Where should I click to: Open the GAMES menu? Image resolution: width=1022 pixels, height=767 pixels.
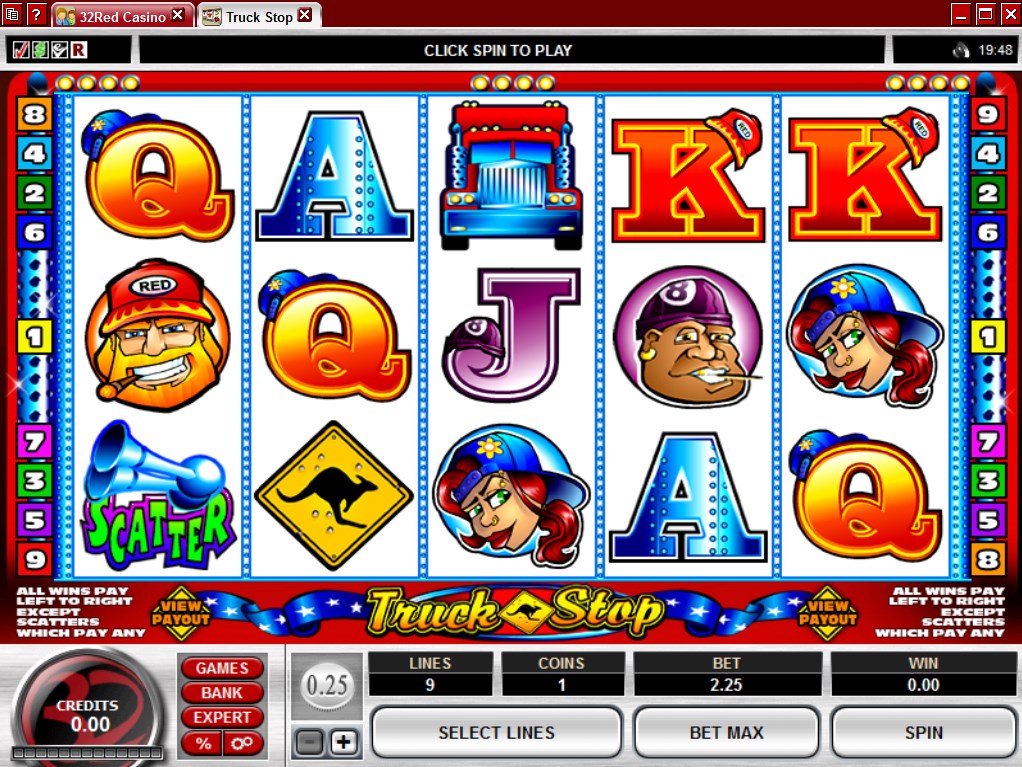point(222,668)
